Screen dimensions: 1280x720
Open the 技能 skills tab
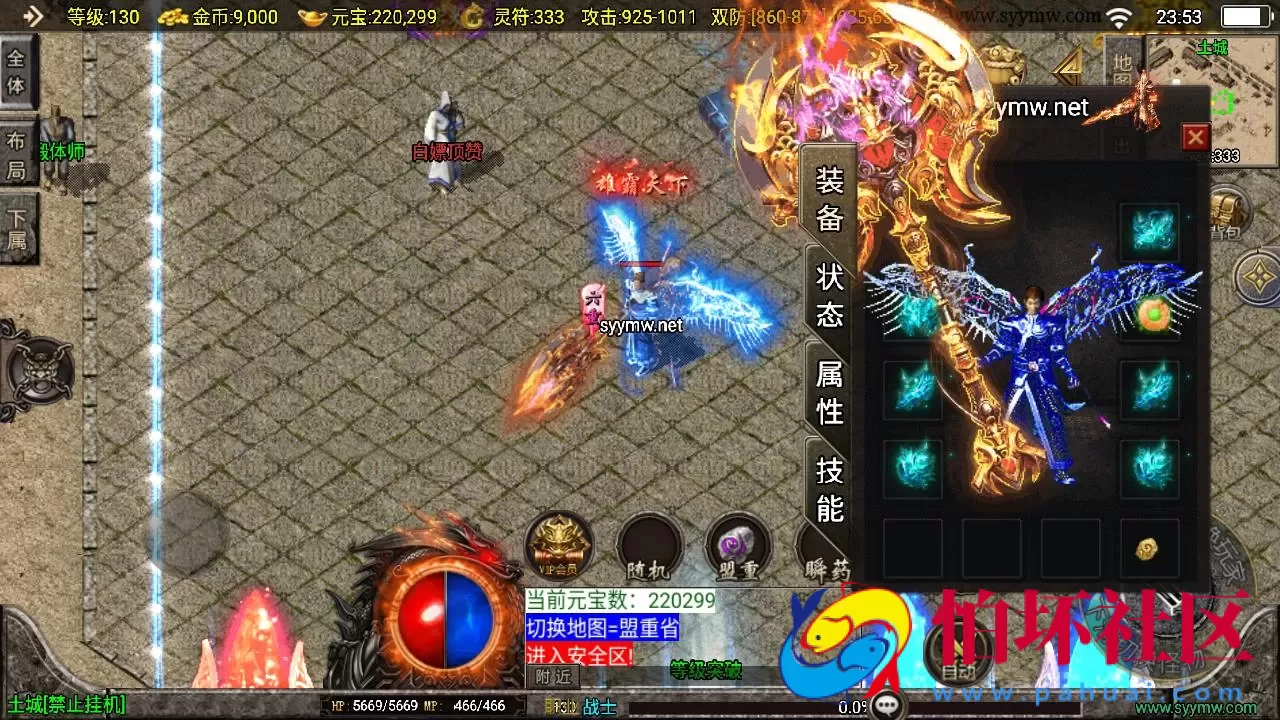pyautogui.click(x=829, y=489)
